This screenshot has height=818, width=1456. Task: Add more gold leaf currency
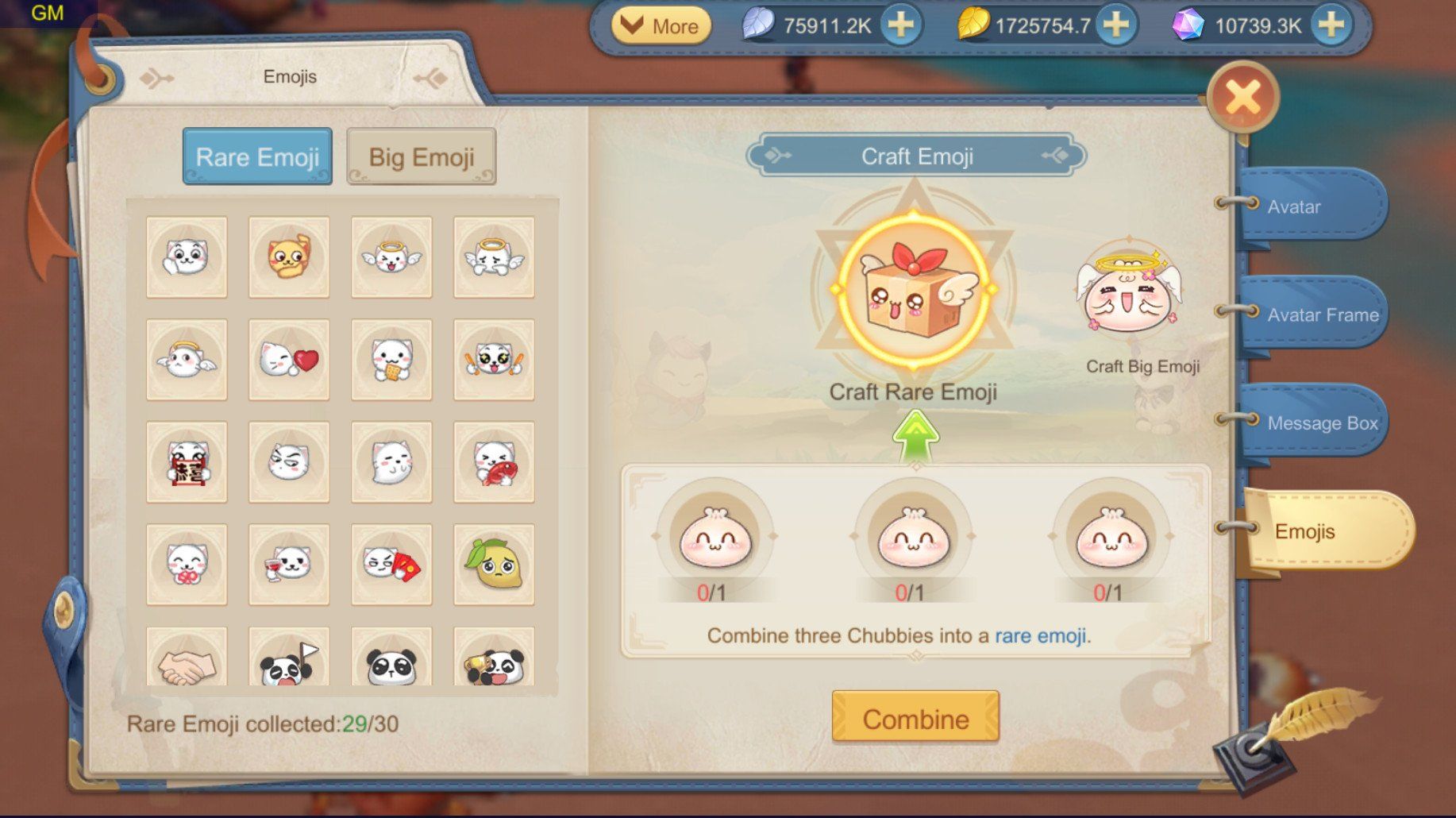[1115, 25]
